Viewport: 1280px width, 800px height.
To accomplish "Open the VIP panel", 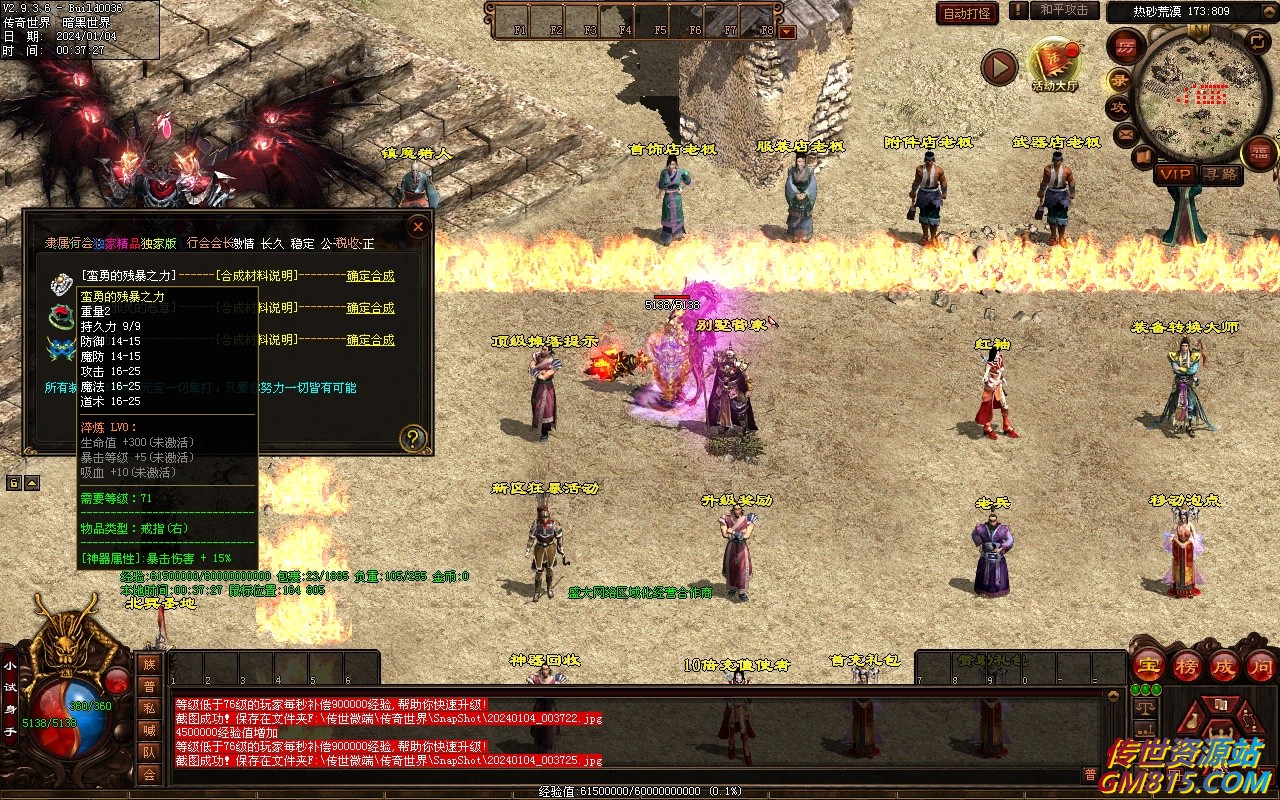I will click(x=1175, y=174).
